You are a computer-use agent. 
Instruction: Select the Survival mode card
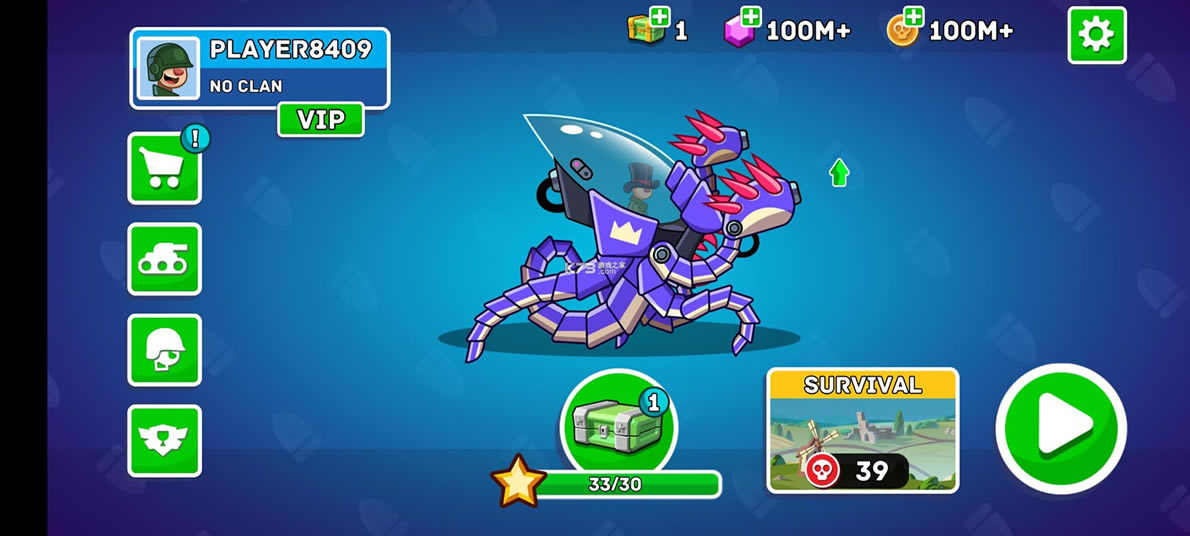click(862, 430)
